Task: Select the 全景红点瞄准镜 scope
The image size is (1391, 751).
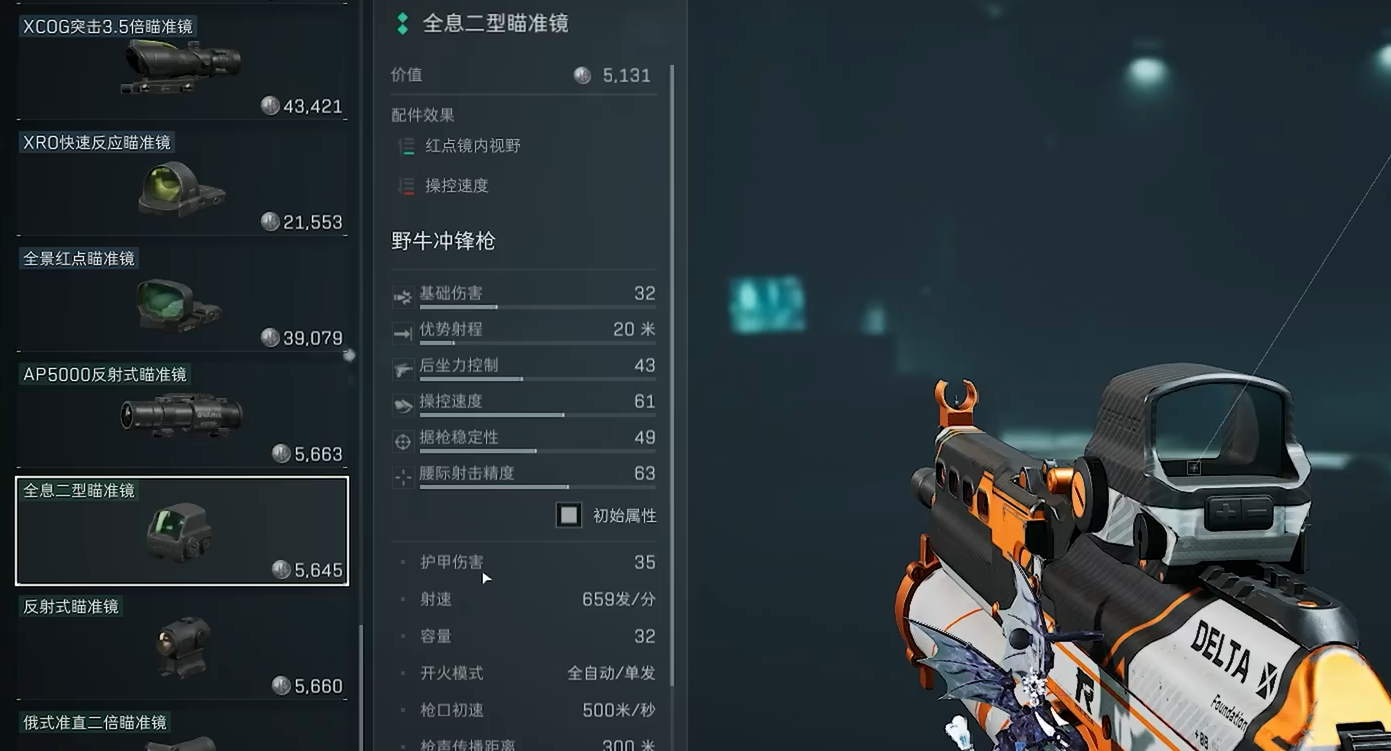Action: tap(181, 297)
